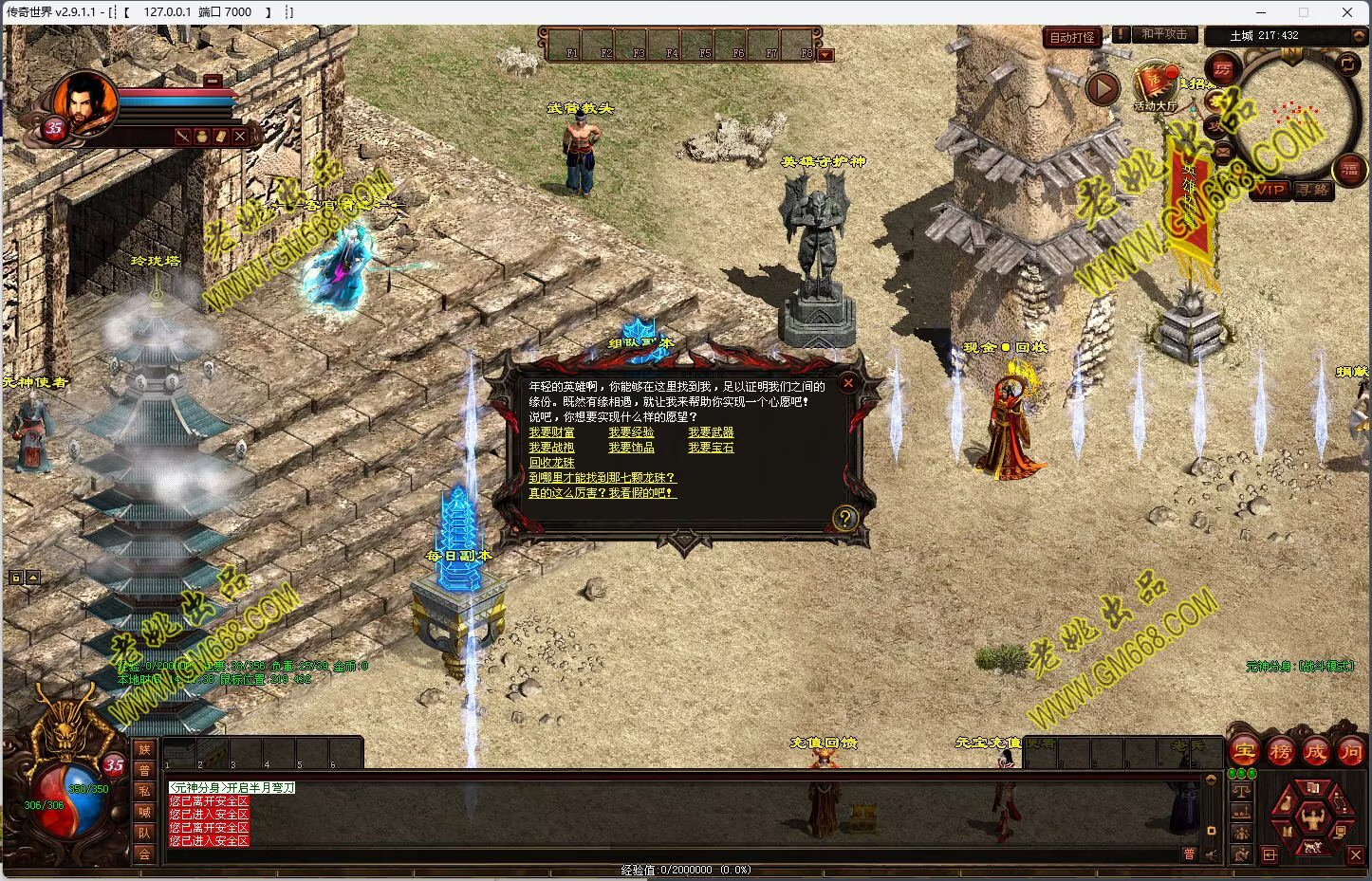Close the game window

[x=1347, y=12]
